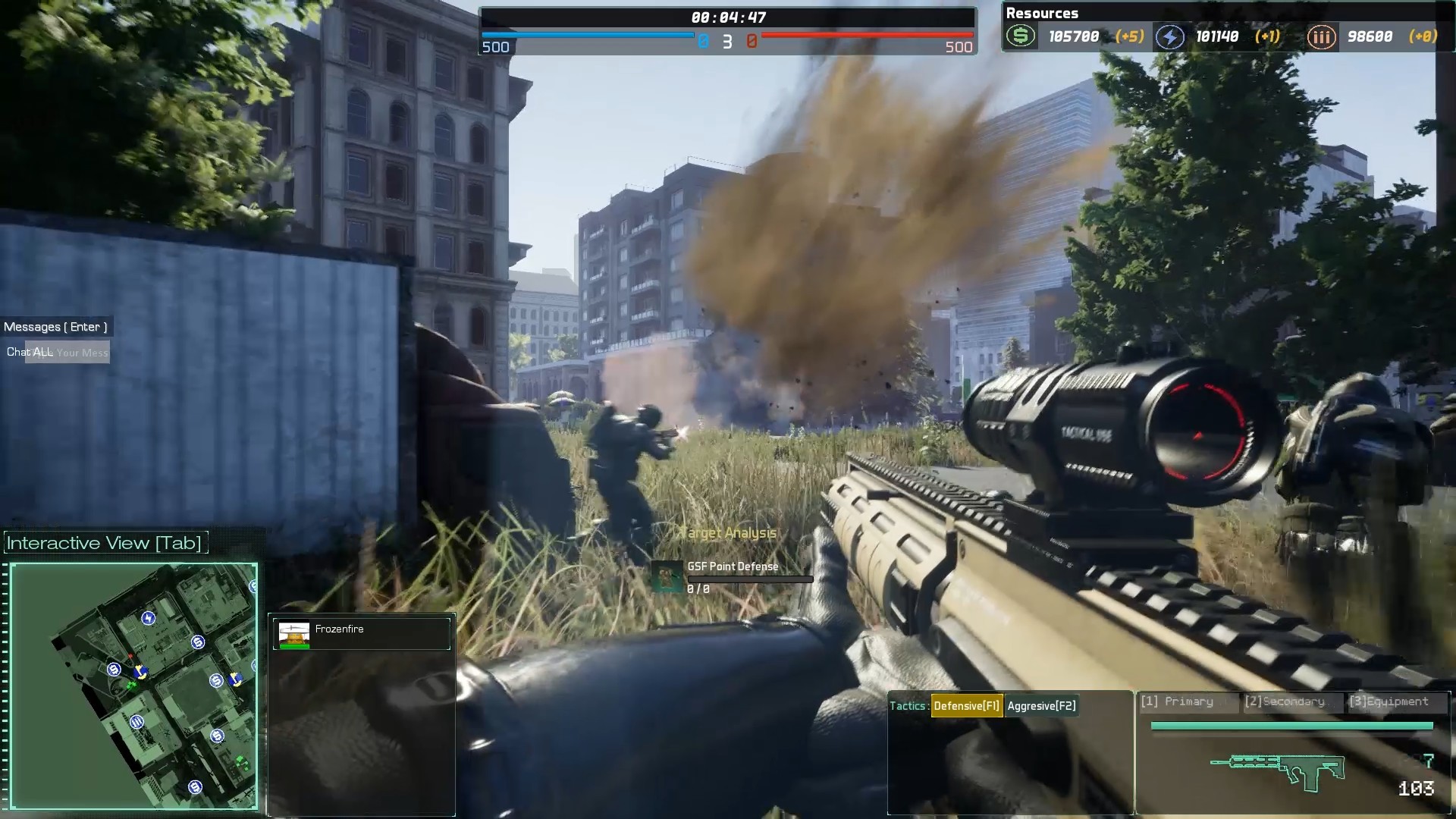
Task: Click the chat message input field
Action: (80, 352)
